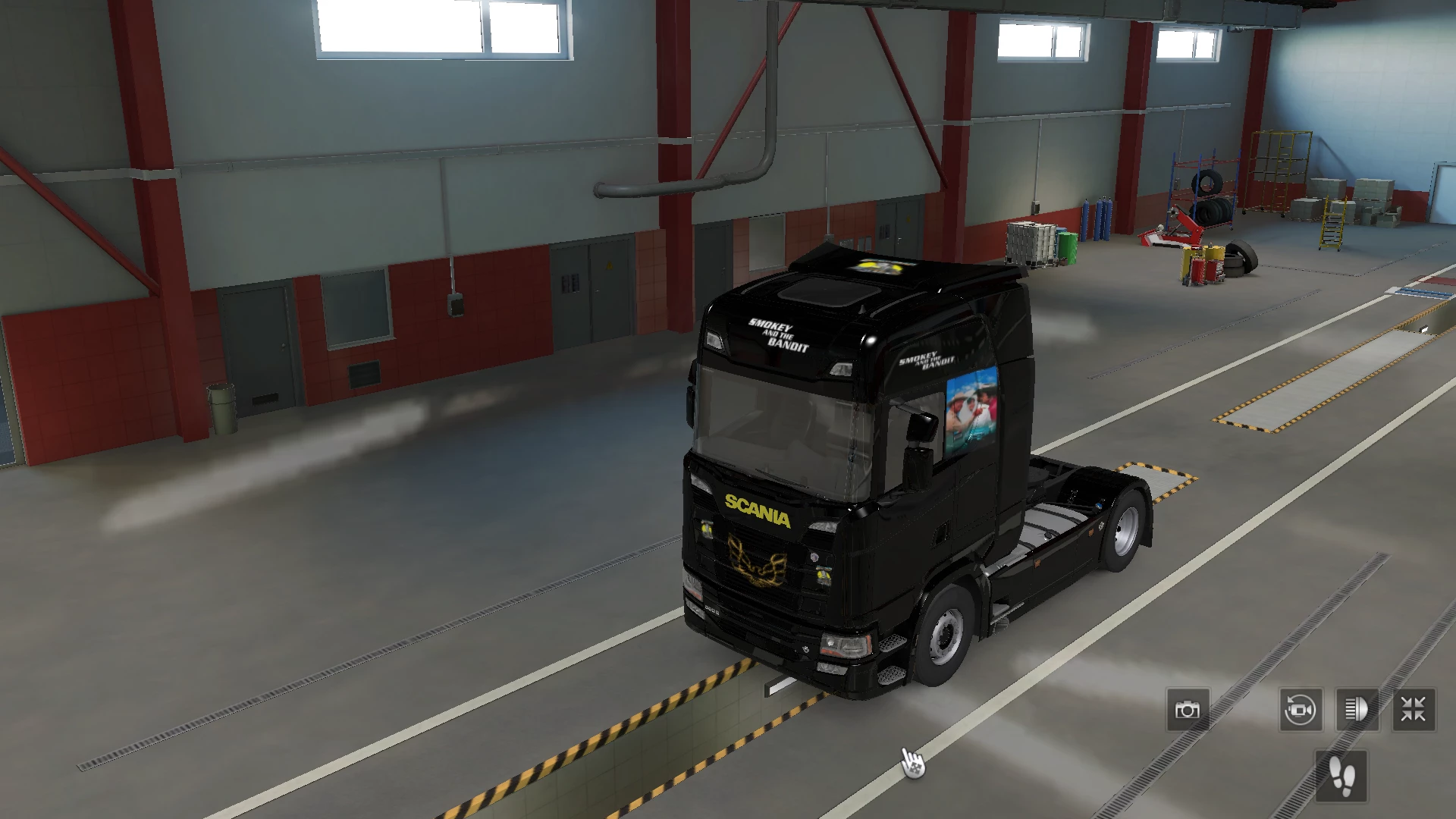
Task: Reset the camera with the rotating camcorder icon
Action: coord(1300,710)
